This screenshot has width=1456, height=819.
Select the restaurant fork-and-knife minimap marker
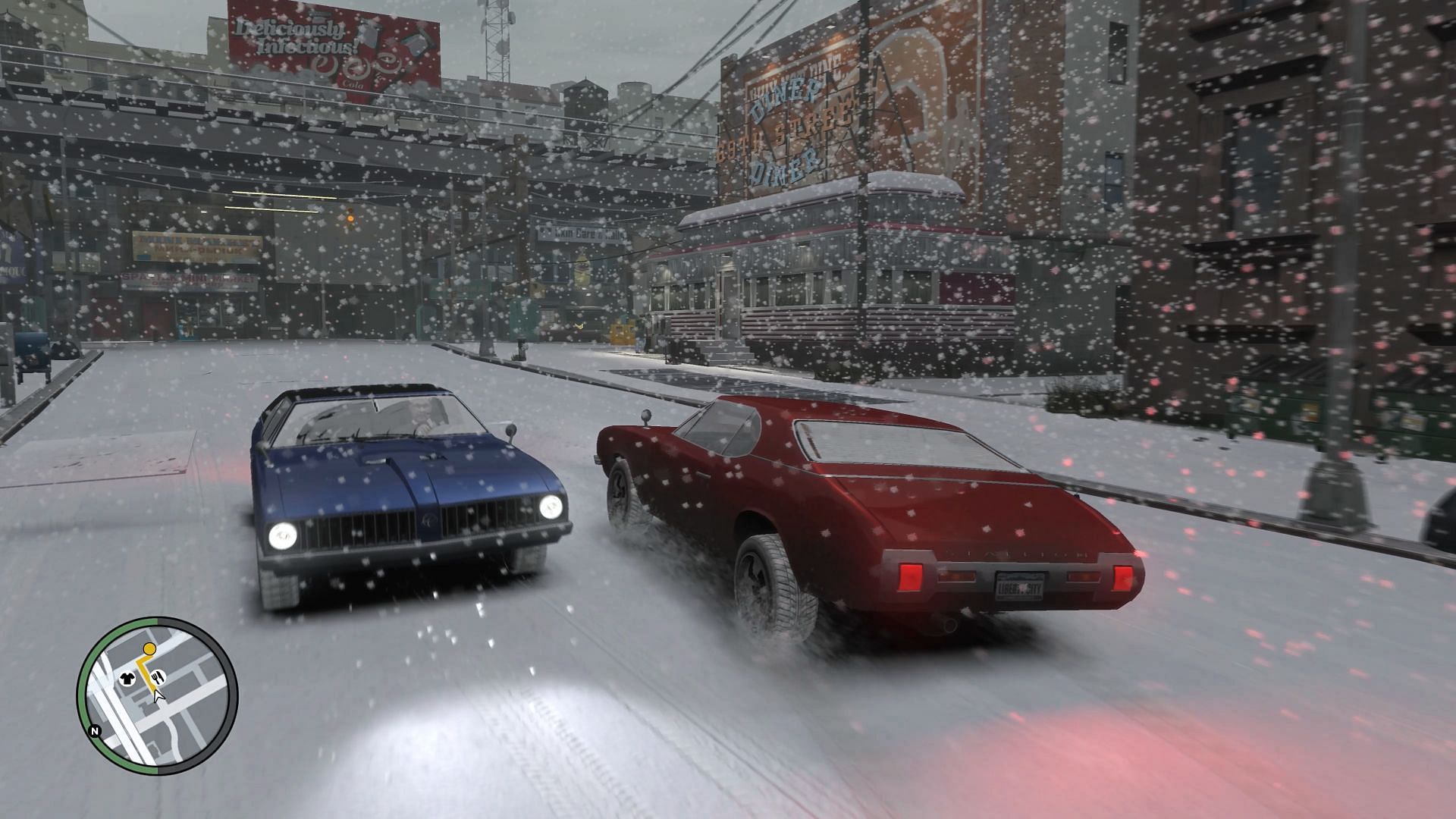click(158, 676)
